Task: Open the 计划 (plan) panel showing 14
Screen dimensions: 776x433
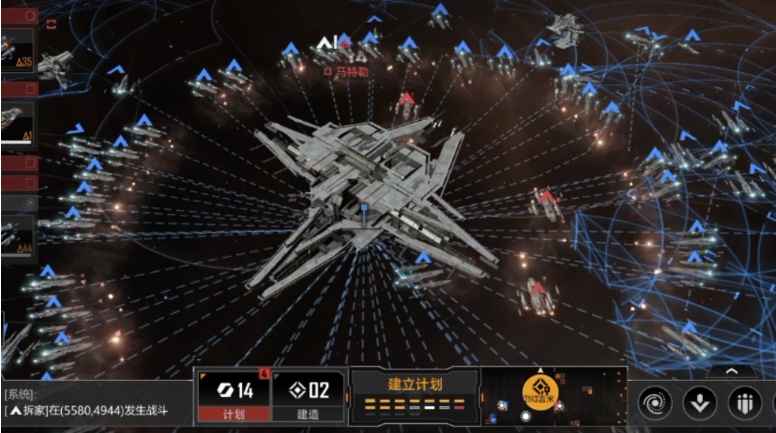Action: (x=234, y=397)
